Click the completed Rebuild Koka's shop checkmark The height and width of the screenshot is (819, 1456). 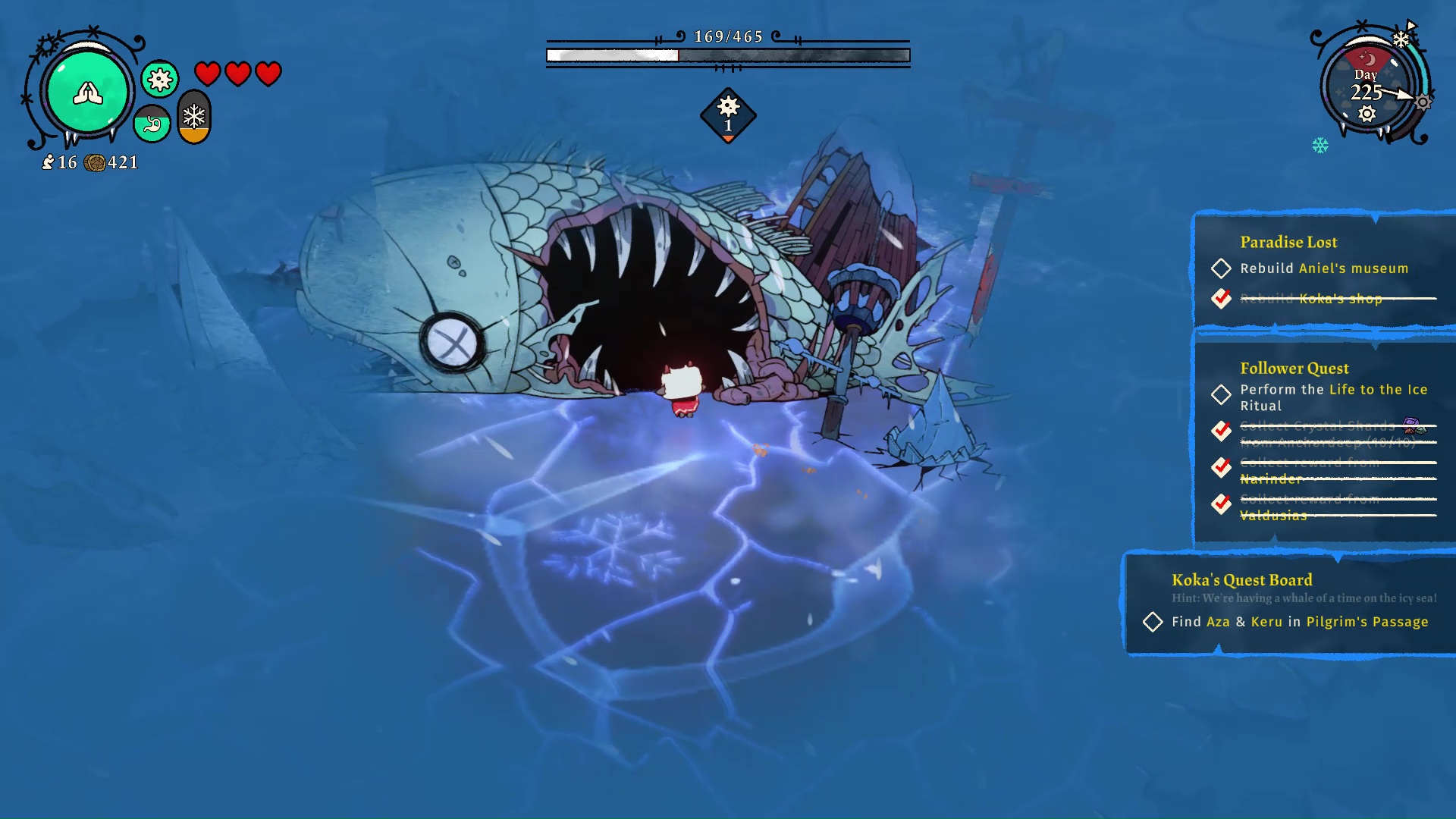tap(1222, 300)
